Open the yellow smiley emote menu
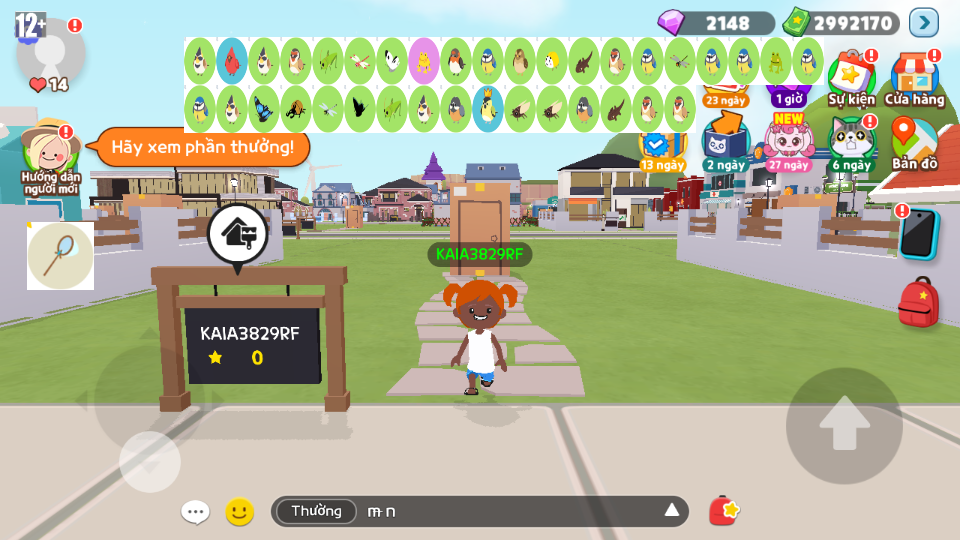Viewport: 960px width, 540px height. pyautogui.click(x=239, y=512)
